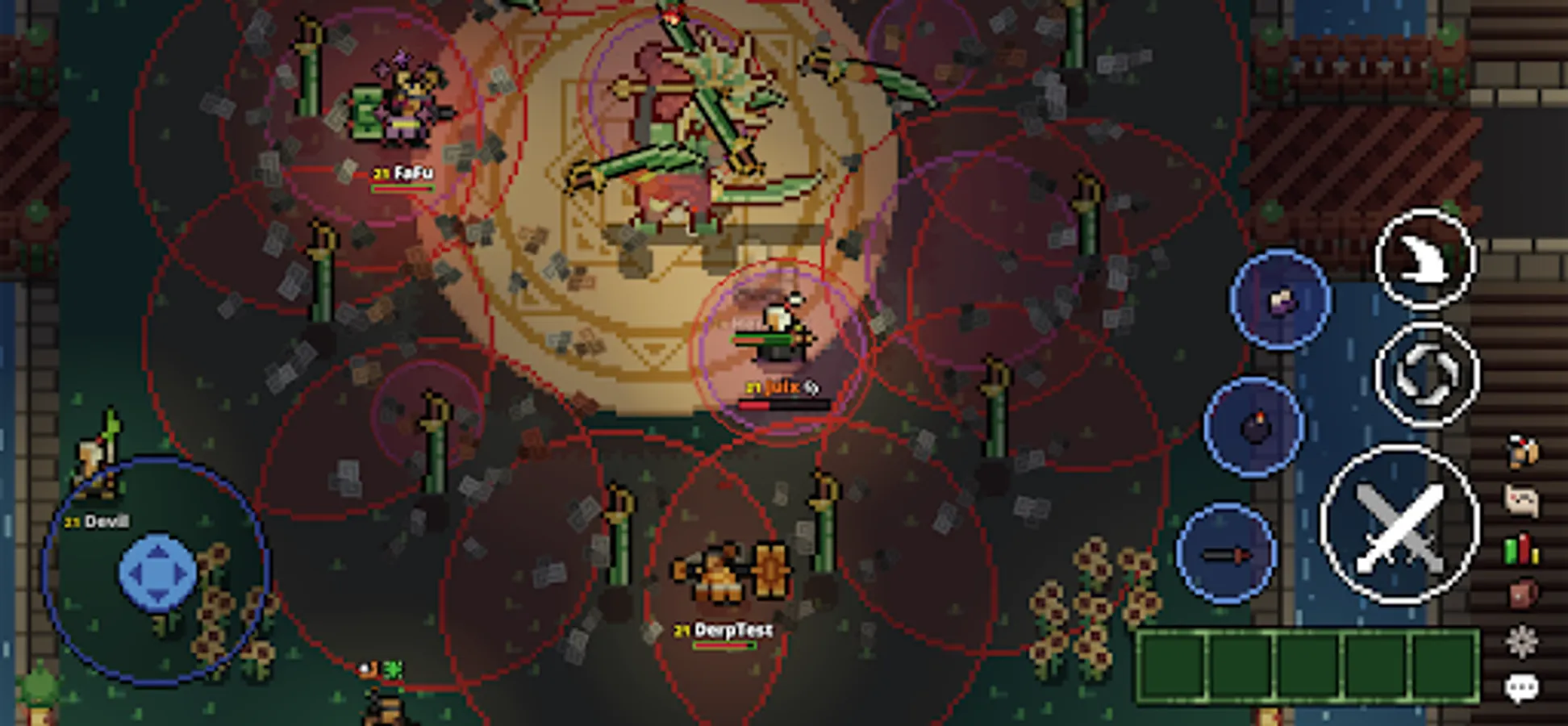
Task: Open the brown bag inventory icon
Action: [x=1520, y=593]
